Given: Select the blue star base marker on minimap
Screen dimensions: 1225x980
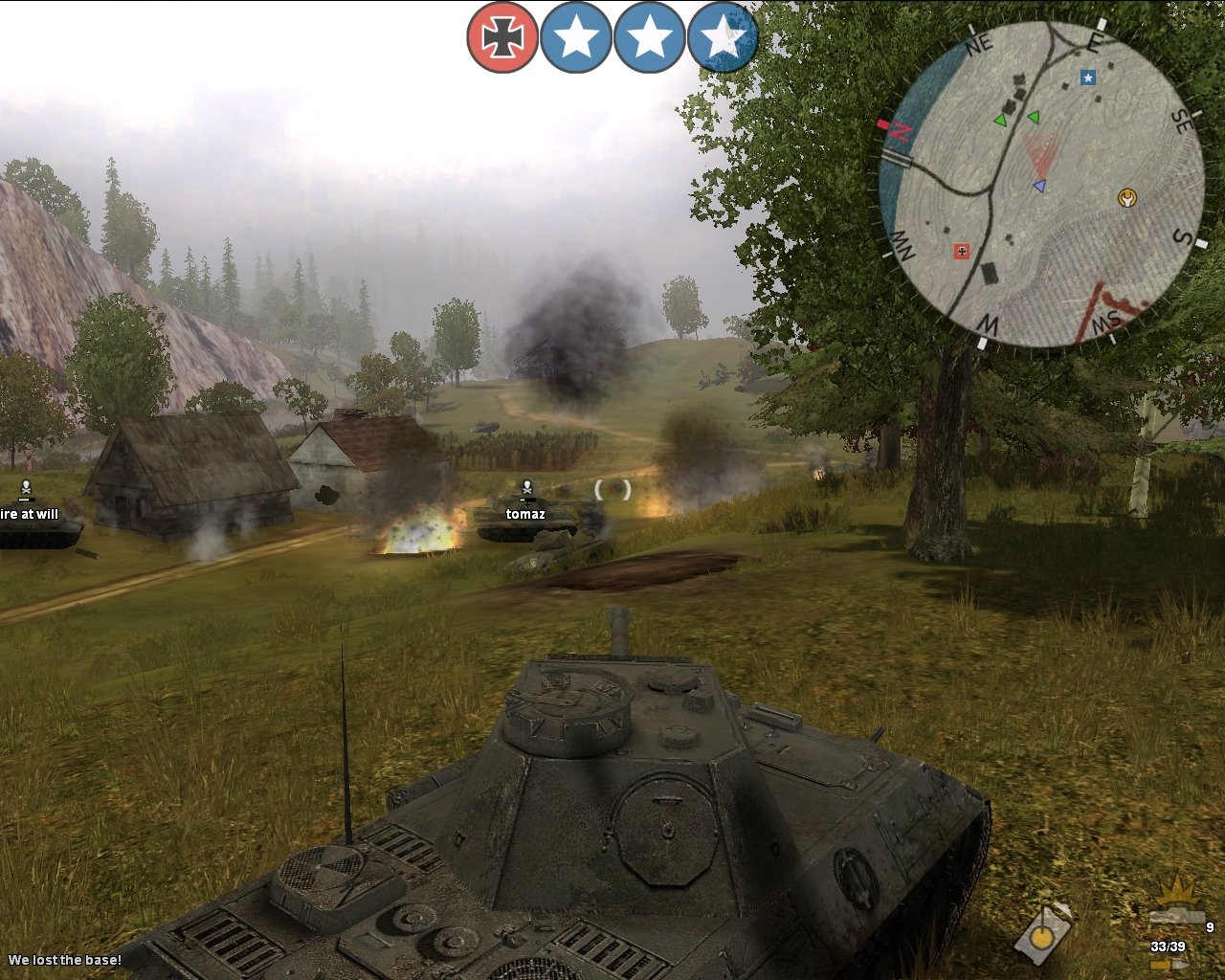Looking at the screenshot, I should 1088,78.
